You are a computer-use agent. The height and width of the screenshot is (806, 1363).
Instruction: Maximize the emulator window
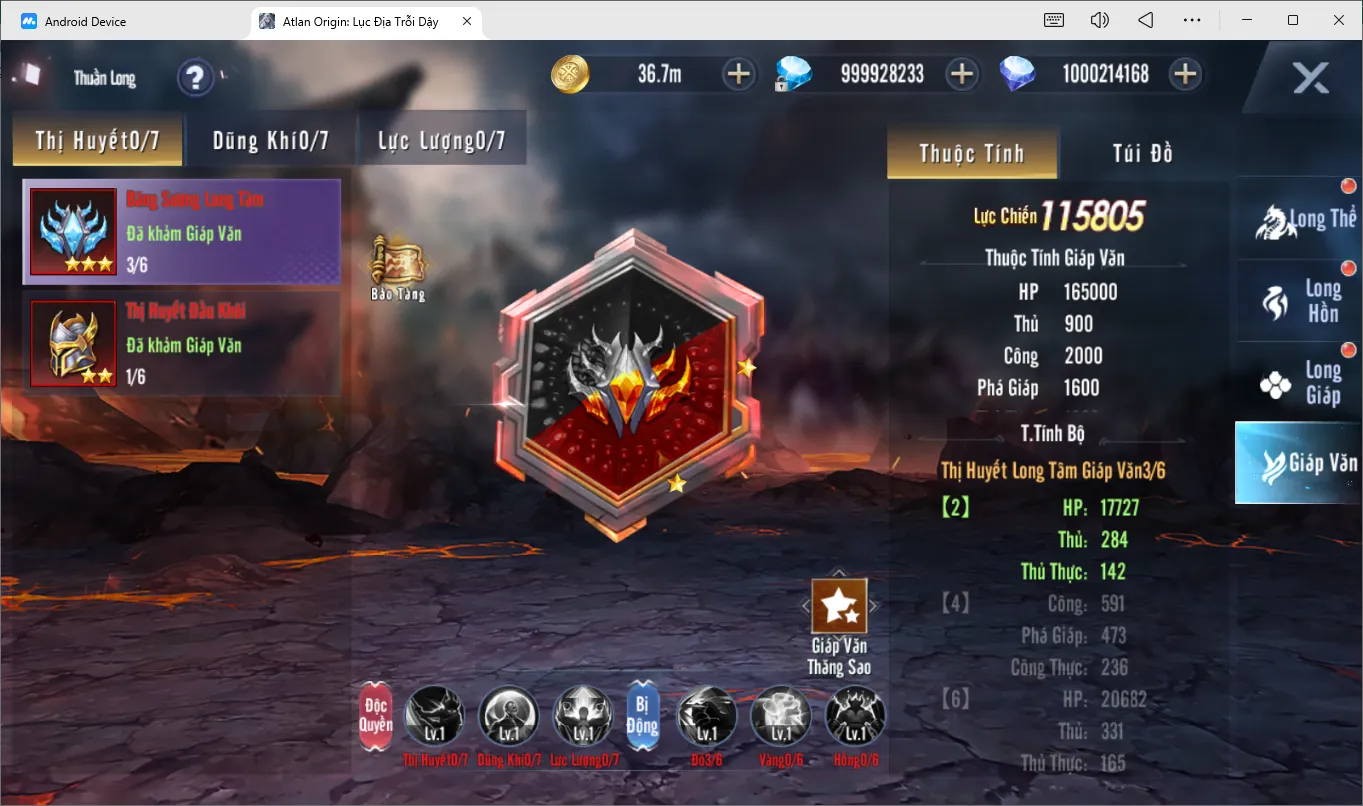point(1293,20)
